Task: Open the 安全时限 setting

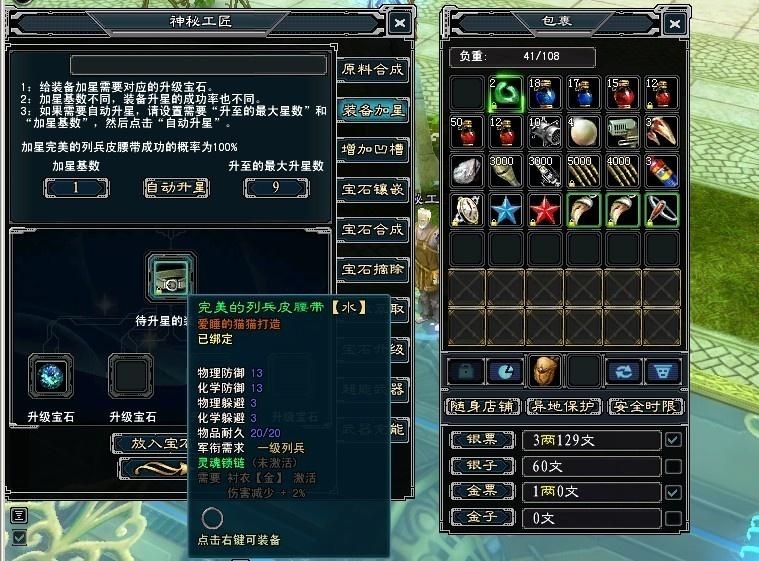Action: [646, 407]
